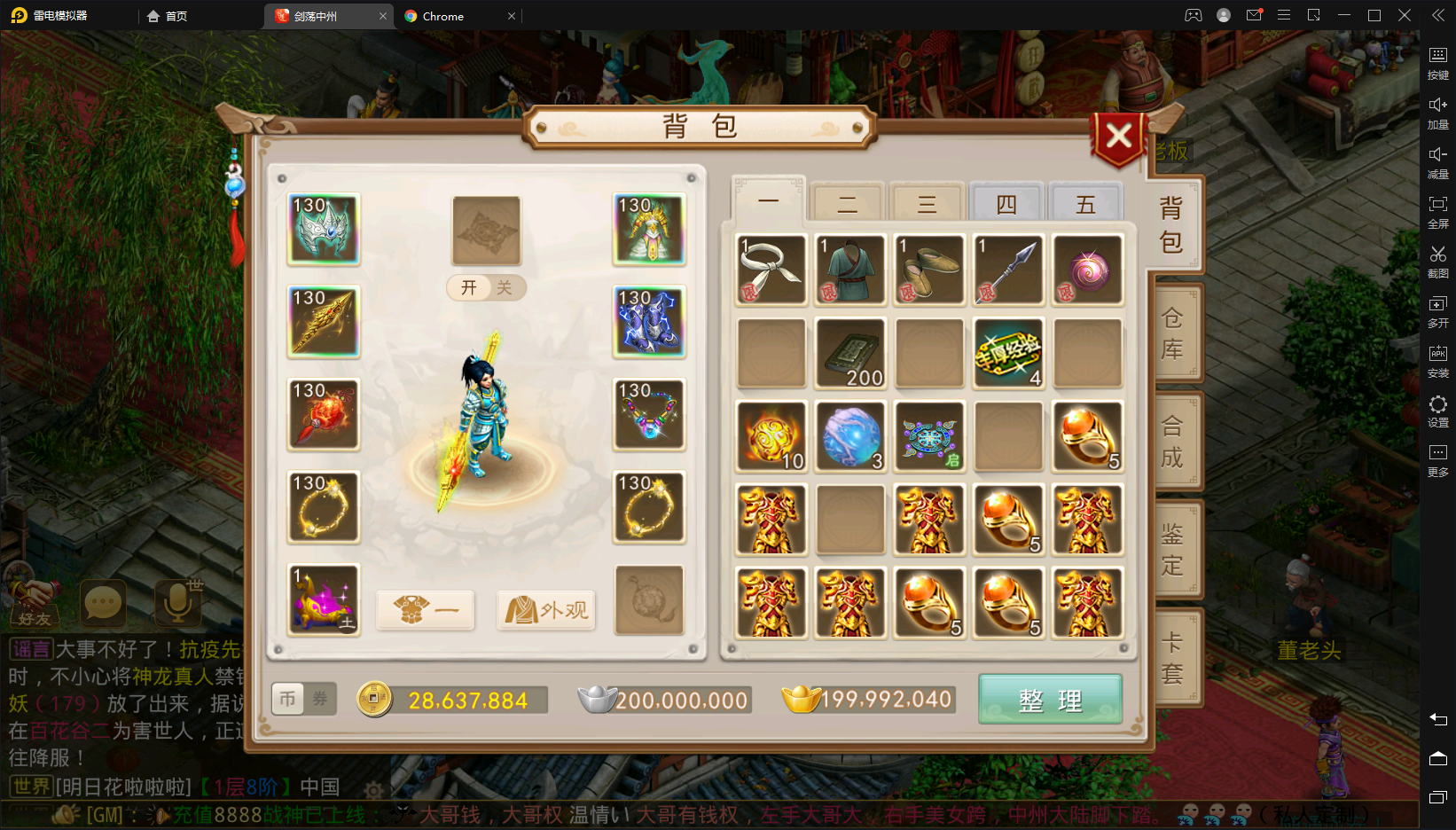This screenshot has width=1456, height=830.
Task: Open the 仓库 warehouse side tab
Action: click(x=1172, y=333)
